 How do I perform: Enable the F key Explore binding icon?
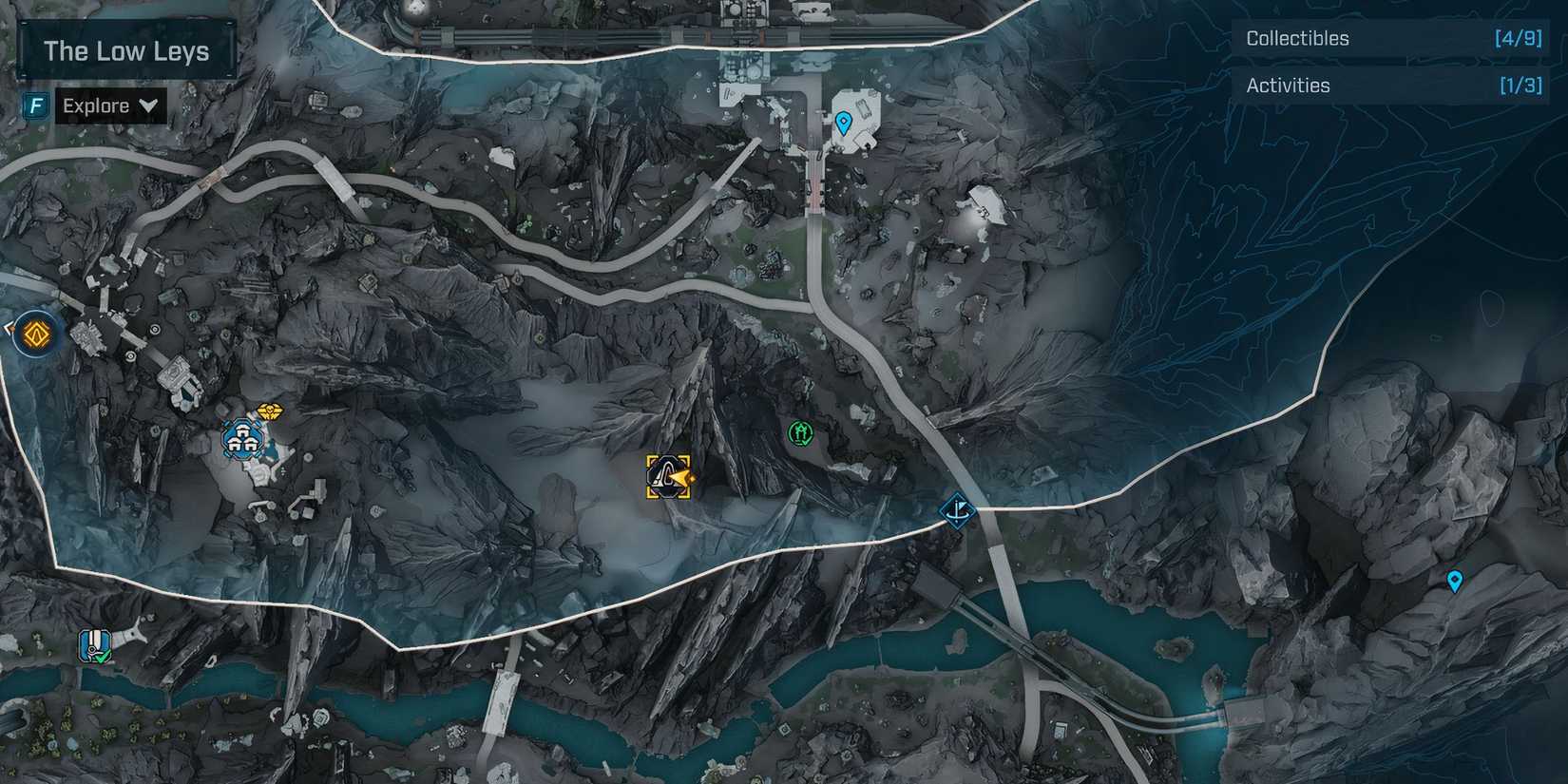(34, 105)
